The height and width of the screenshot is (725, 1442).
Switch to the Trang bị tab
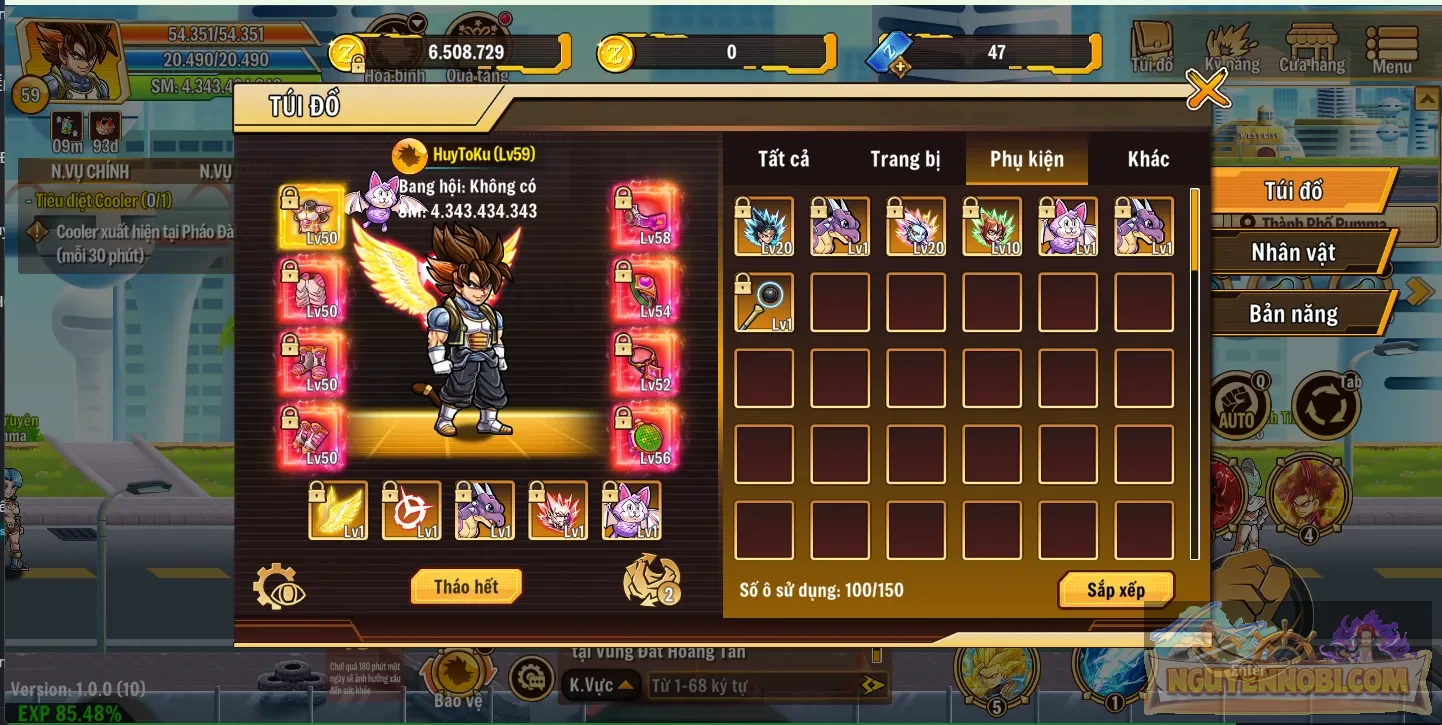point(906,158)
